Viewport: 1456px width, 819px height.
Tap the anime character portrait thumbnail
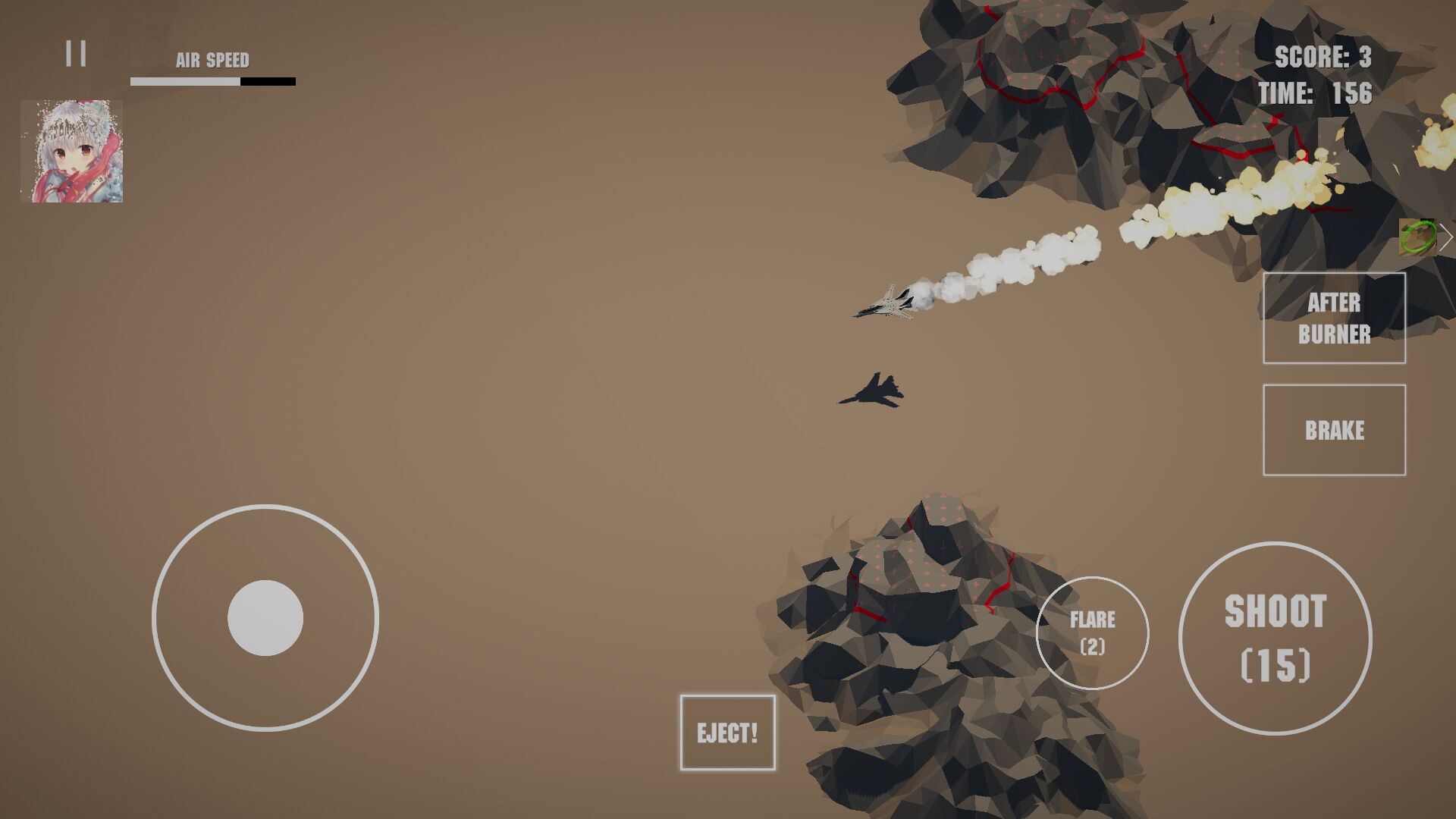click(x=74, y=150)
